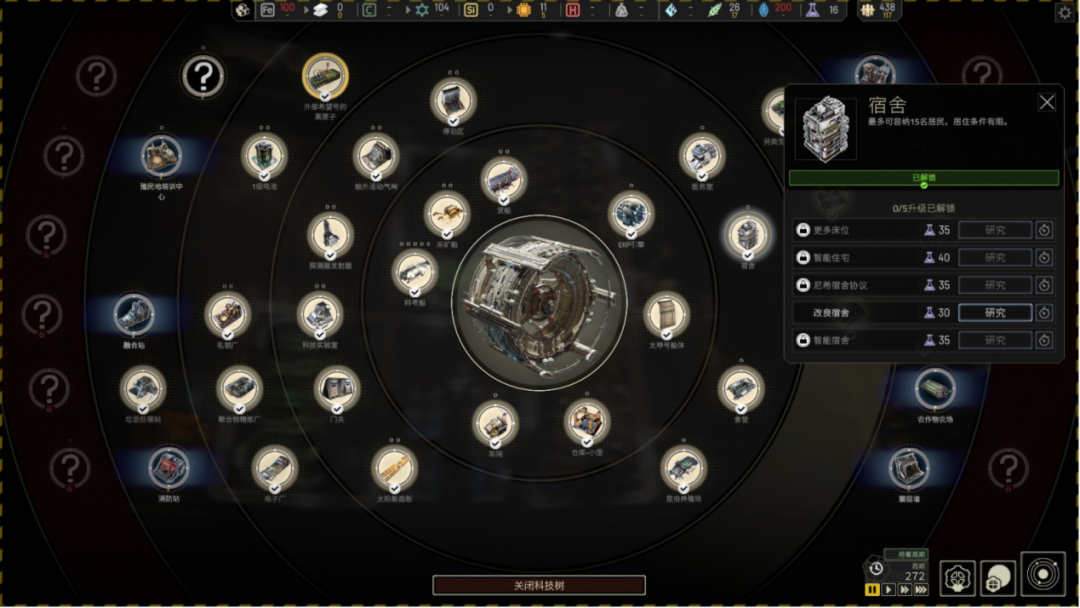Image resolution: width=1080 pixels, height=608 pixels.
Task: Open the 殖民地培训中心 tech node
Action: 161,155
